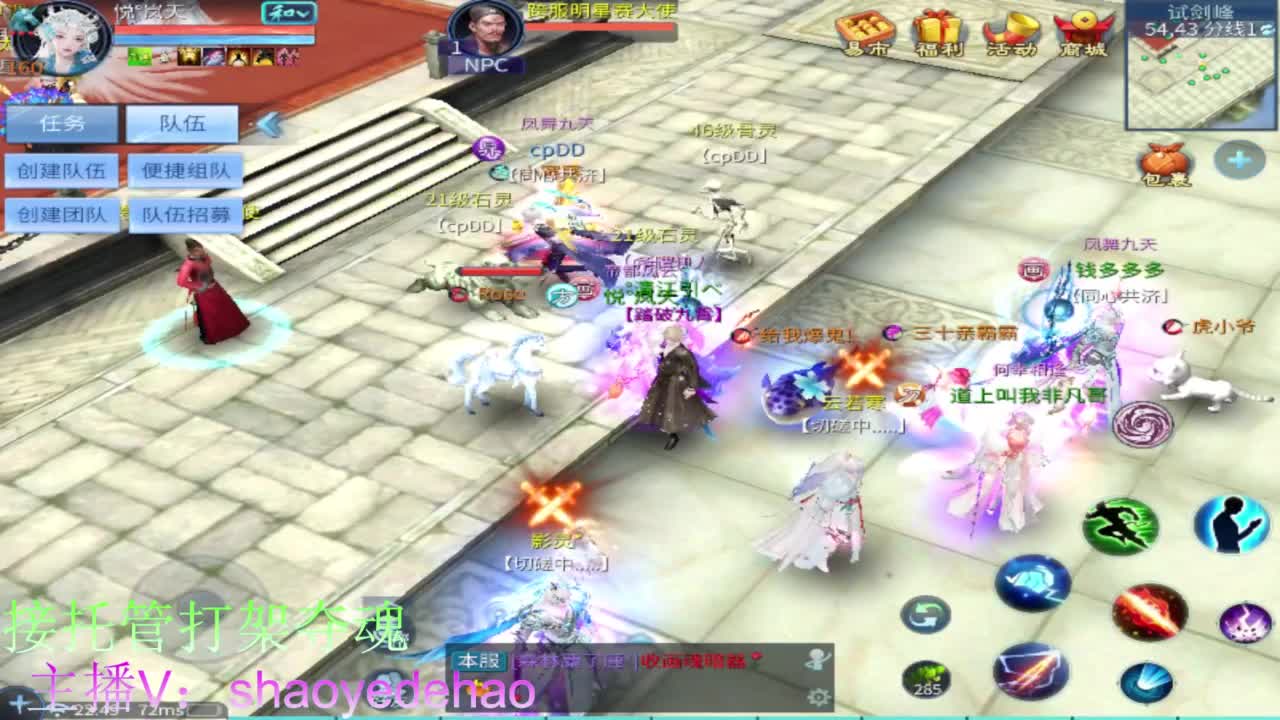The height and width of the screenshot is (720, 1280).
Task: Select the 队伍 team tab
Action: [185, 123]
